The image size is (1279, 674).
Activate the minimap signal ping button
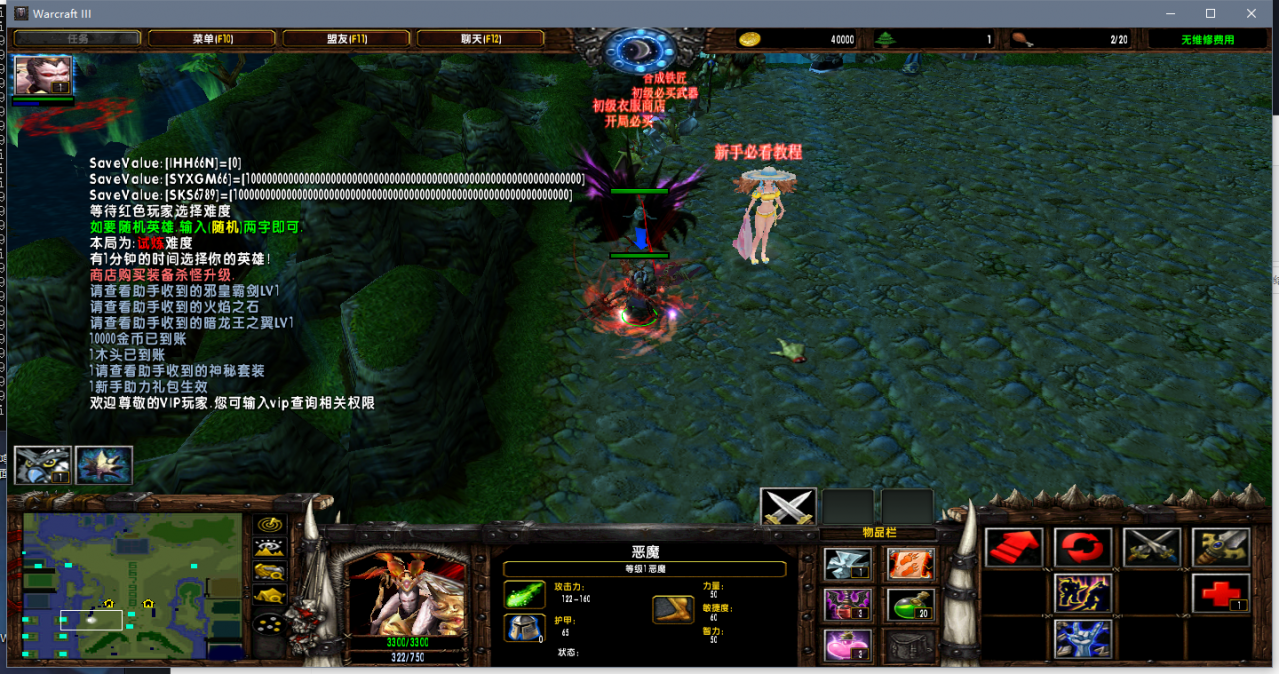[270, 524]
